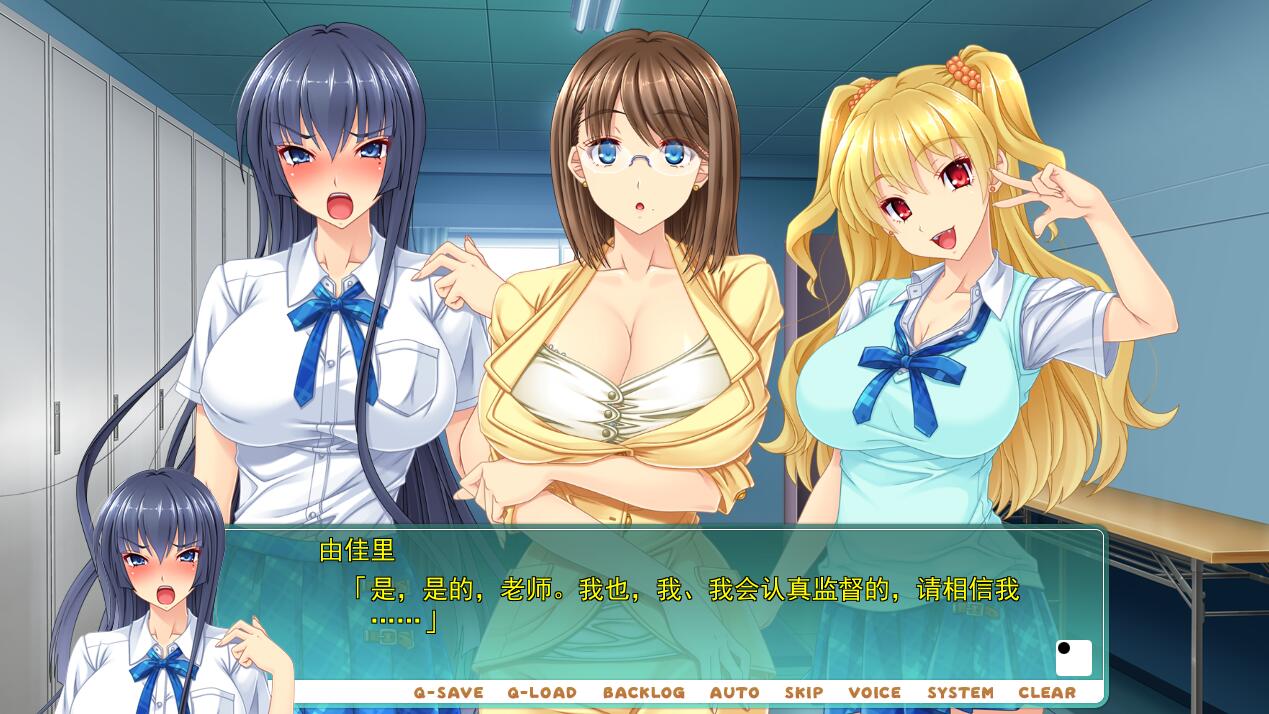This screenshot has width=1269, height=714.
Task: Enable AUTO text advance
Action: click(x=734, y=692)
